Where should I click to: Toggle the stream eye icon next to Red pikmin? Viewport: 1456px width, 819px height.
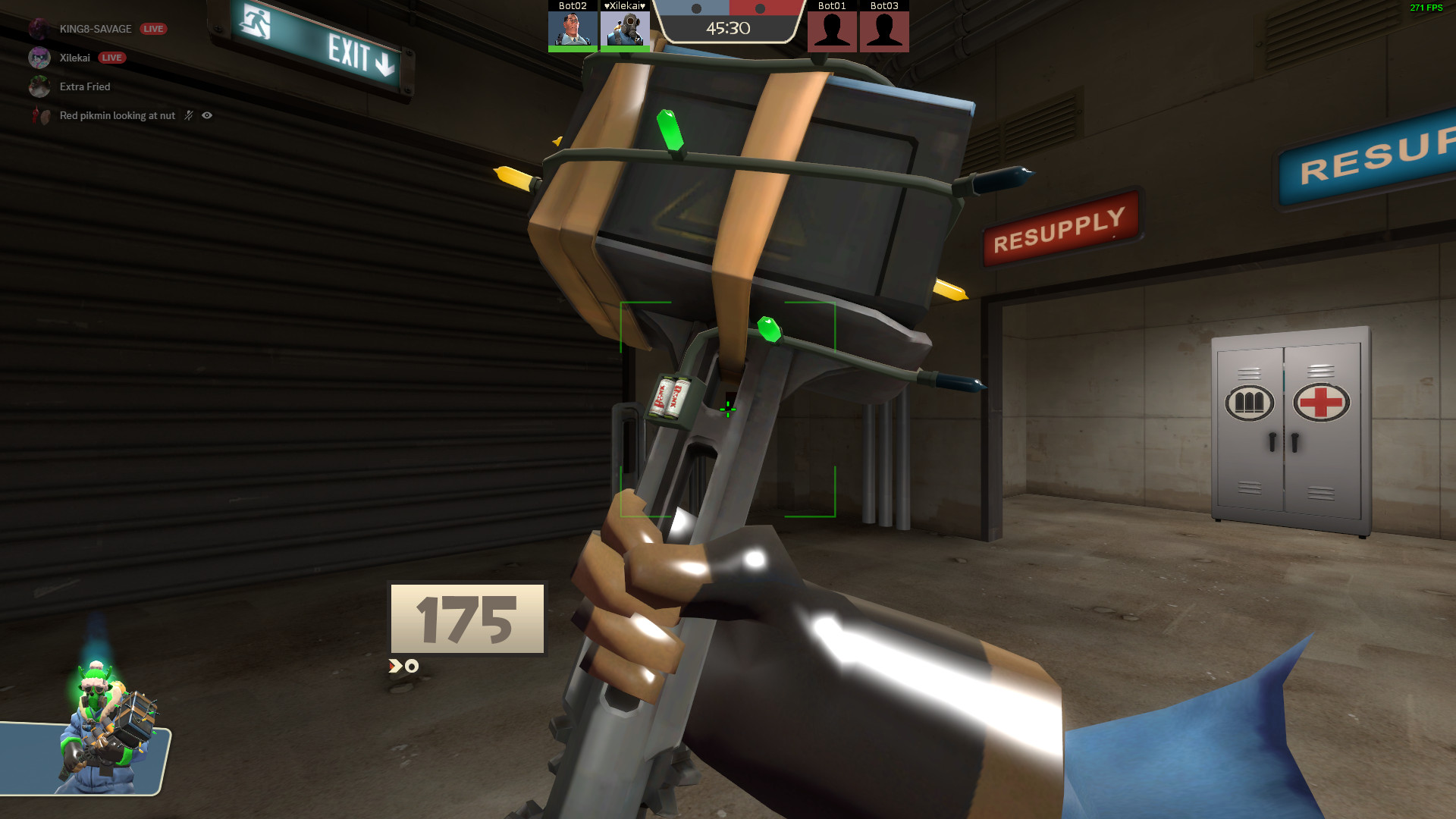point(207,115)
